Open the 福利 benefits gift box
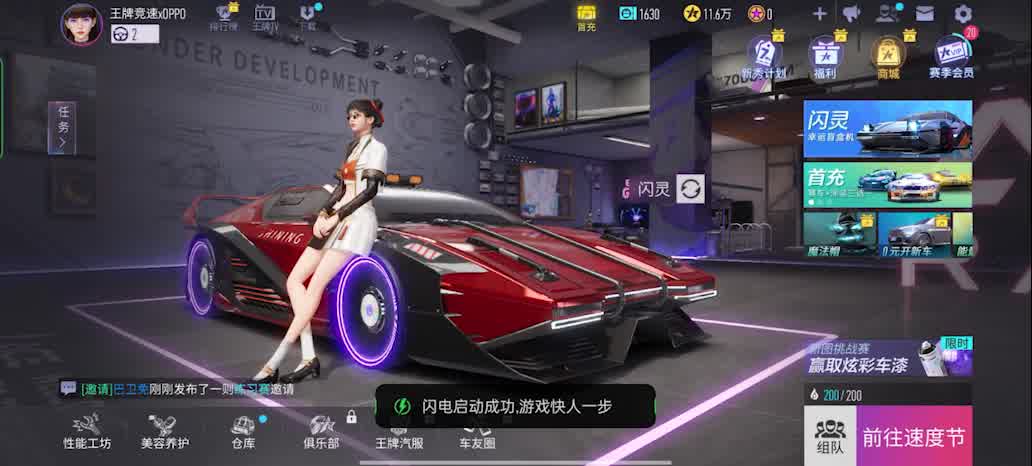The image size is (1032, 466). [x=825, y=57]
